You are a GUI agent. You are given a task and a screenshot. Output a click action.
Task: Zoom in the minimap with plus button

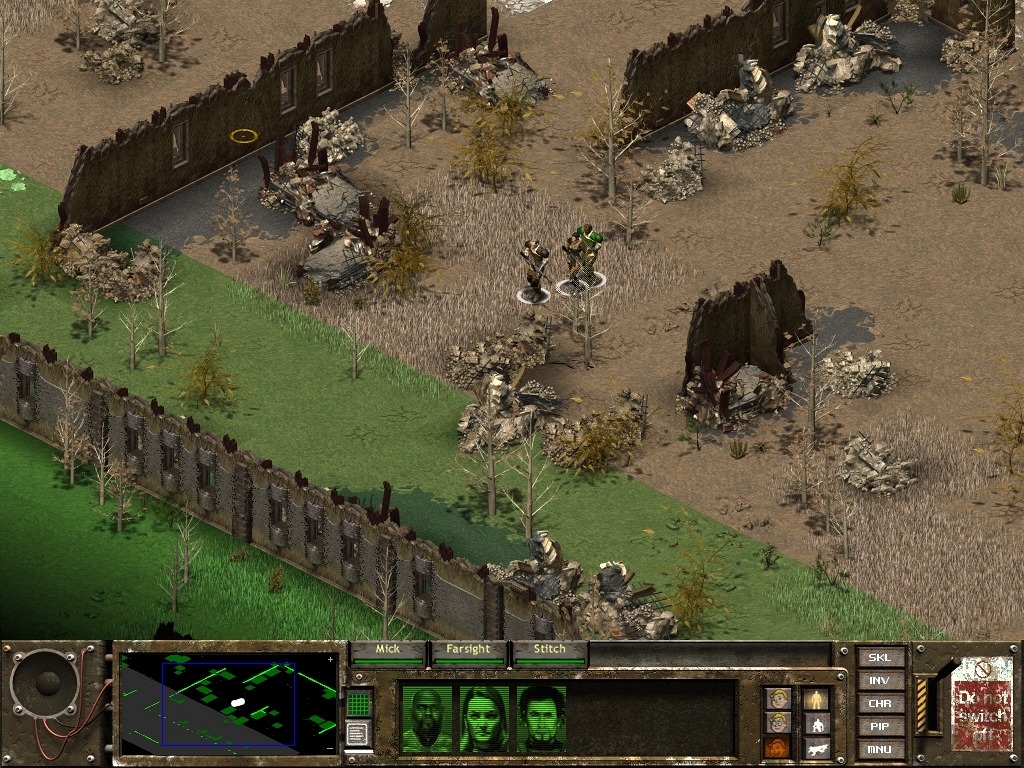tap(331, 660)
